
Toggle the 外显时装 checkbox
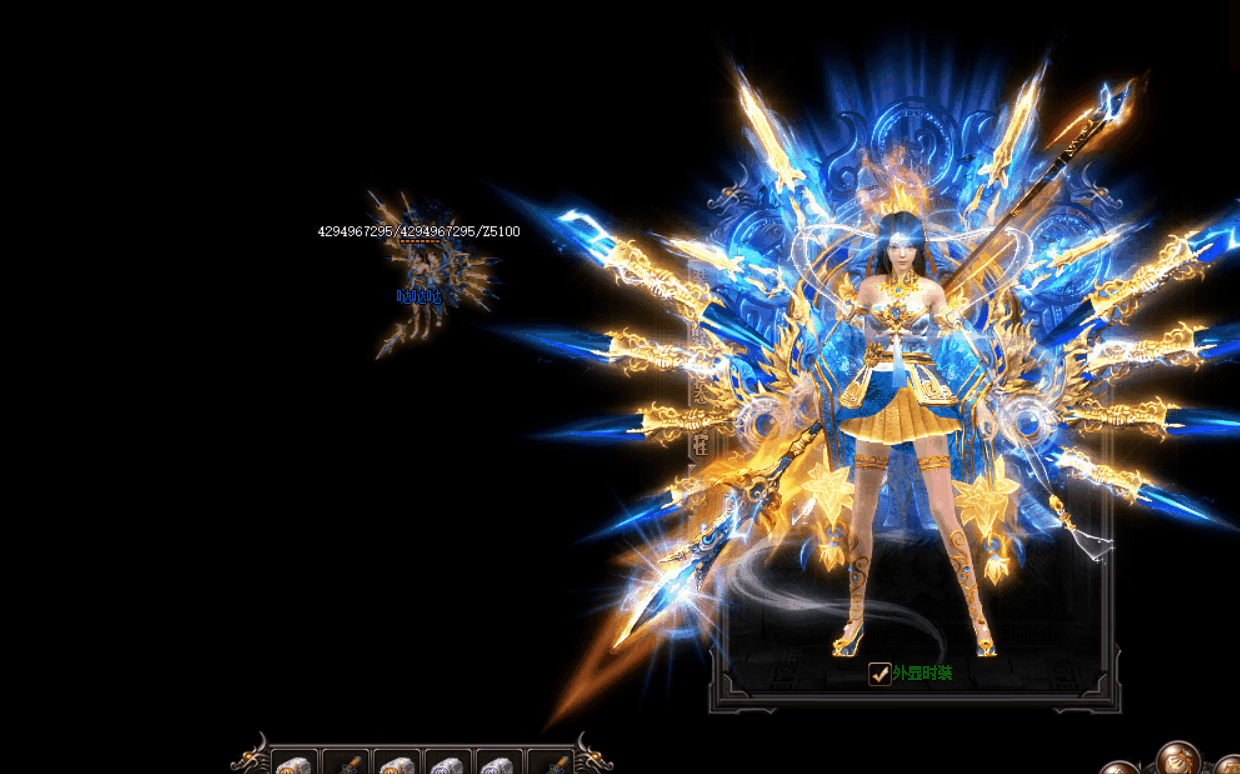879,674
